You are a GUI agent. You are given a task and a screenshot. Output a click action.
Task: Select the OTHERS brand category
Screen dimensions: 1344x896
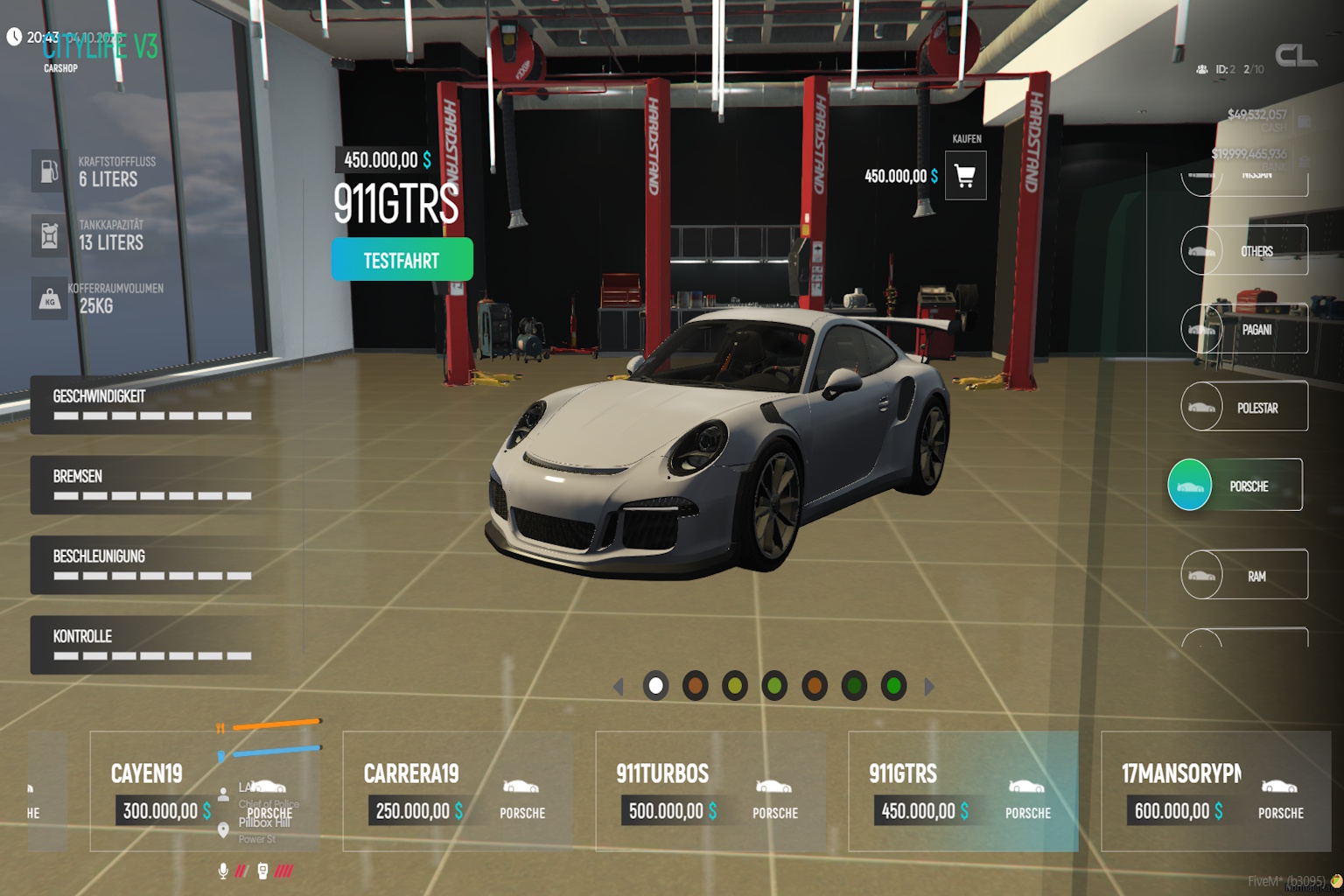pyautogui.click(x=1244, y=251)
